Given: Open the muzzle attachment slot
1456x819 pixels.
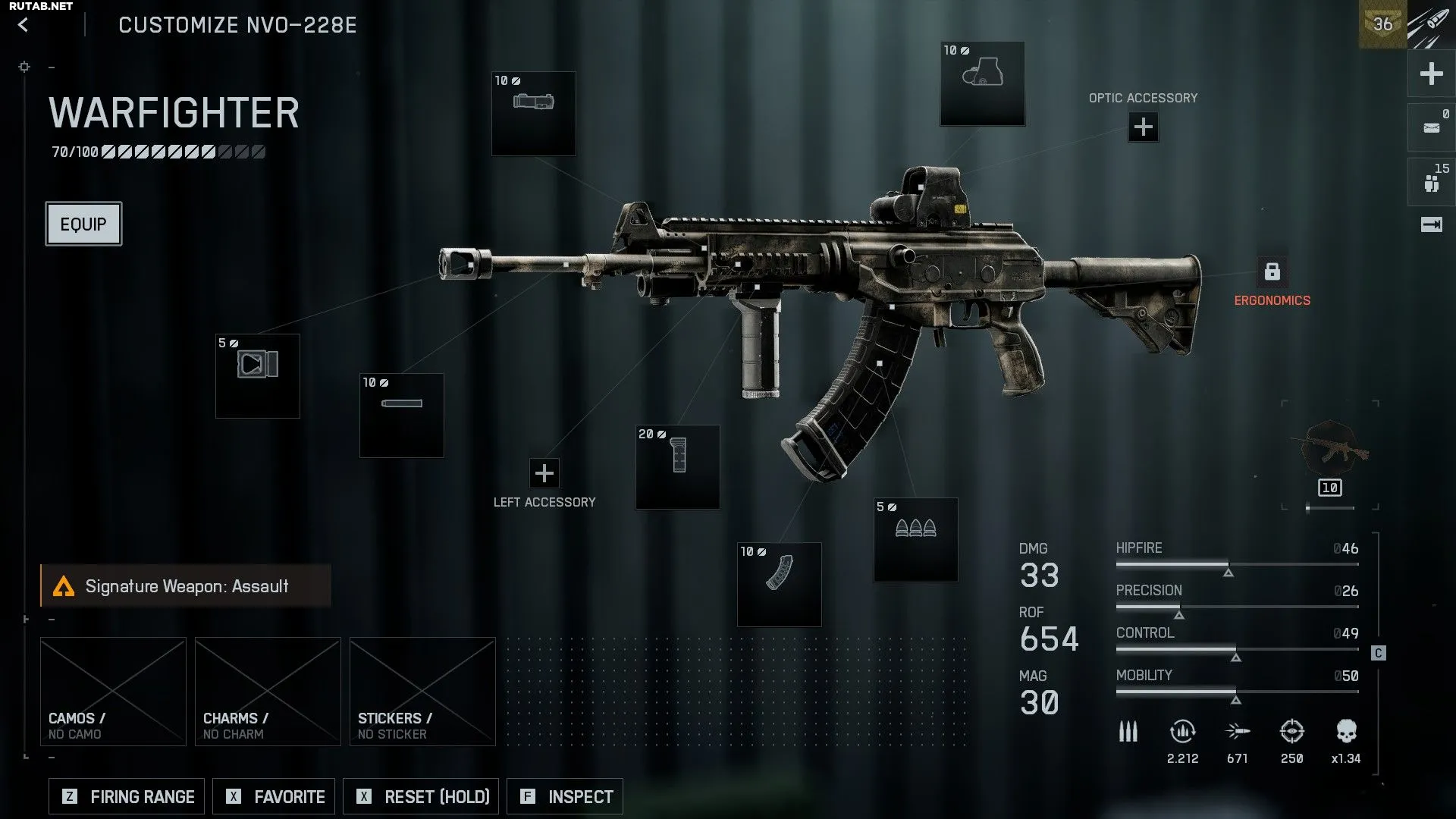Looking at the screenshot, I should 258,376.
